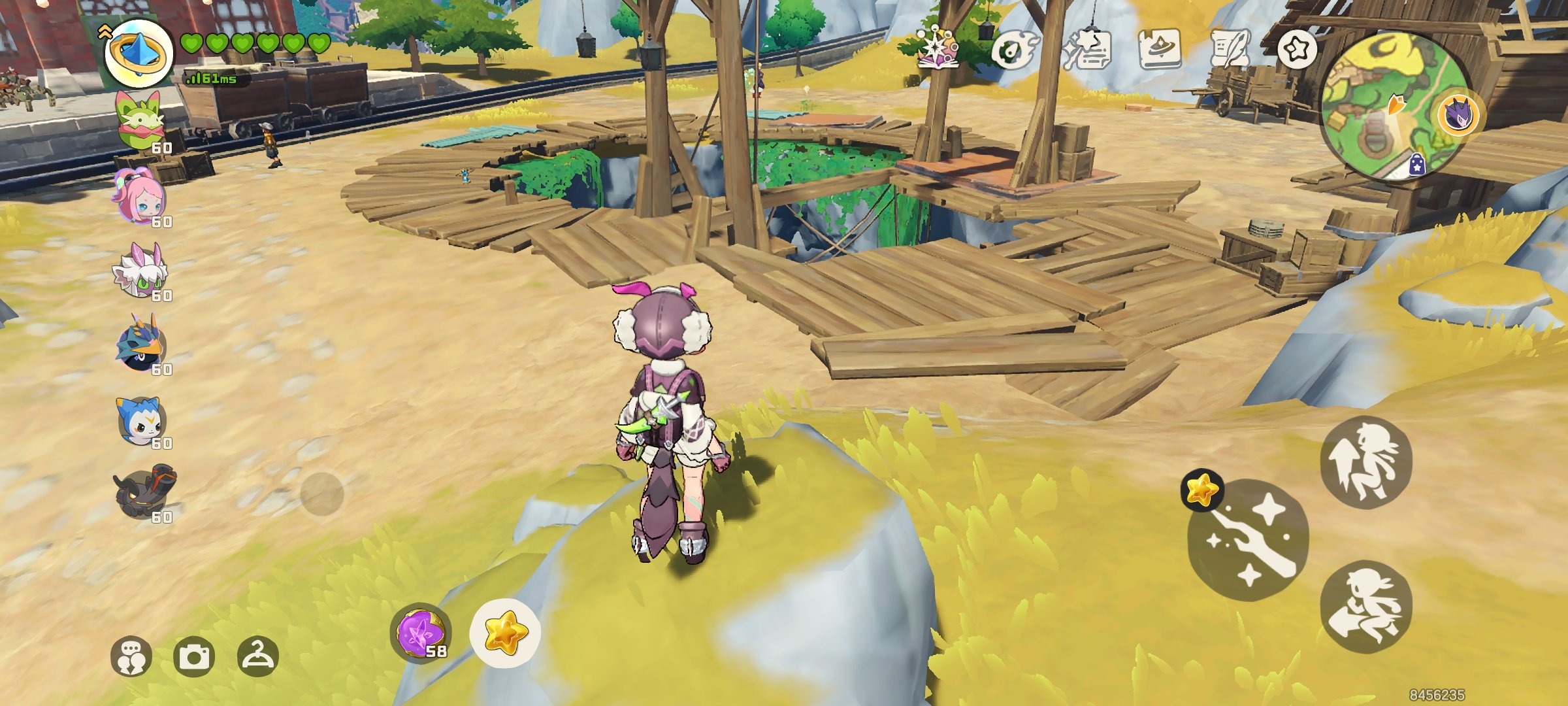Choose the pink-haired girl party member
1568x706 pixels.
[139, 196]
